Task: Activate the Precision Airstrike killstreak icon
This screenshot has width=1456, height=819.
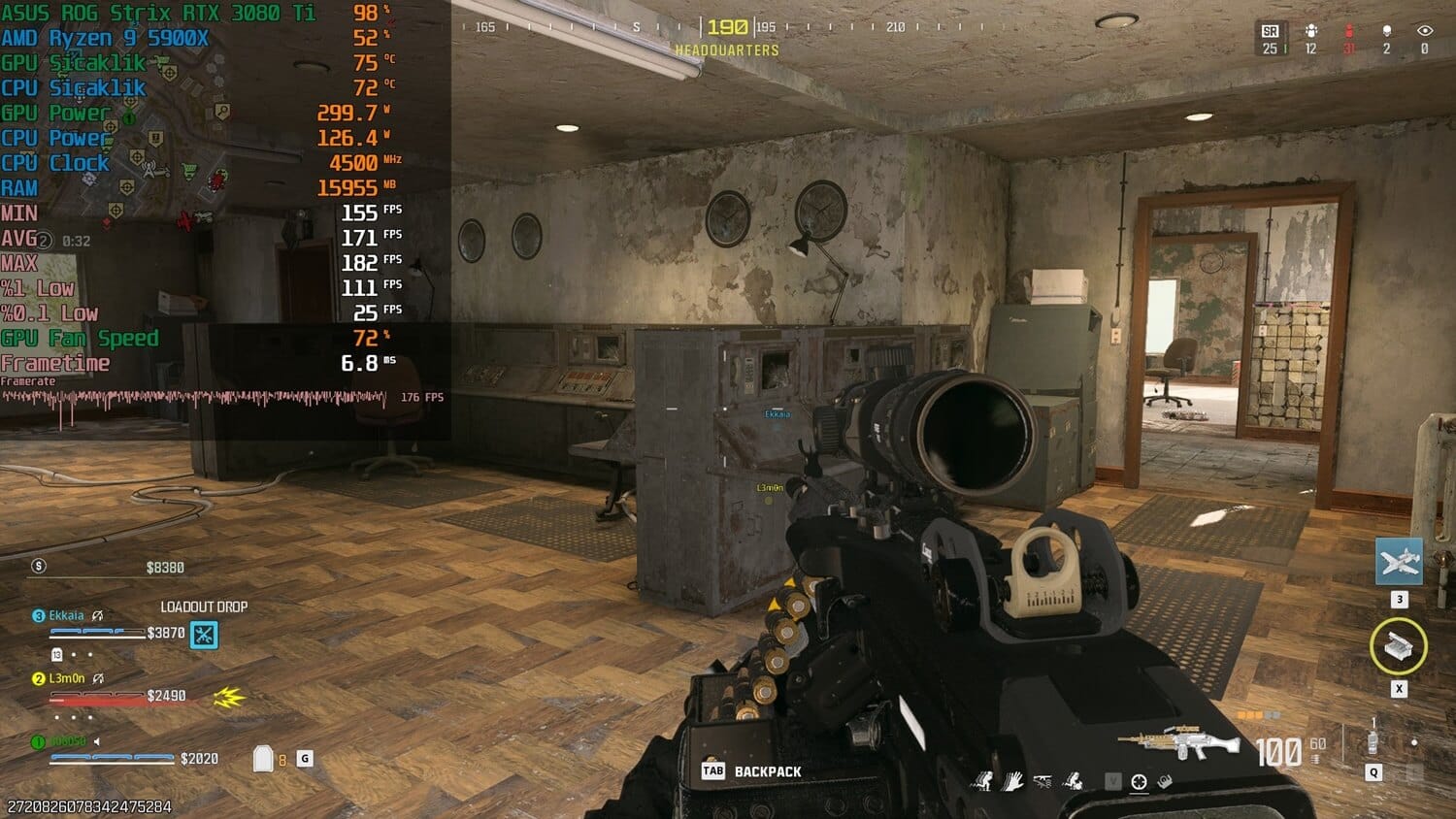Action: coord(1399,562)
